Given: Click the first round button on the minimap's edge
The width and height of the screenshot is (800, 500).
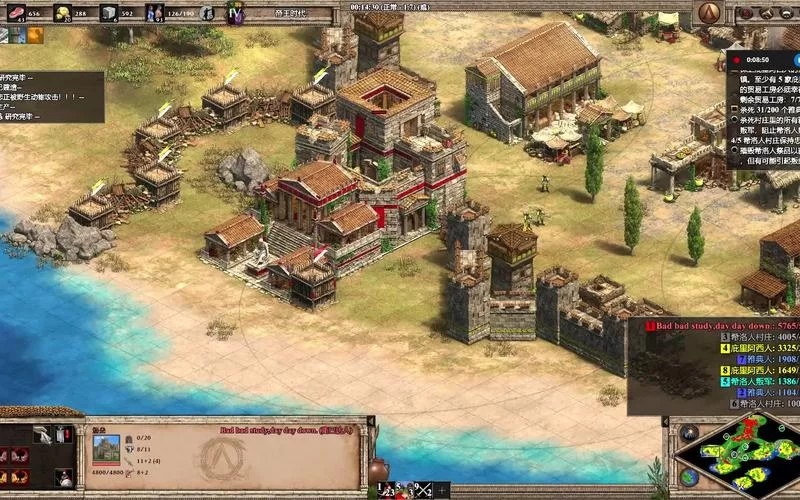Looking at the screenshot, I should [688, 432].
